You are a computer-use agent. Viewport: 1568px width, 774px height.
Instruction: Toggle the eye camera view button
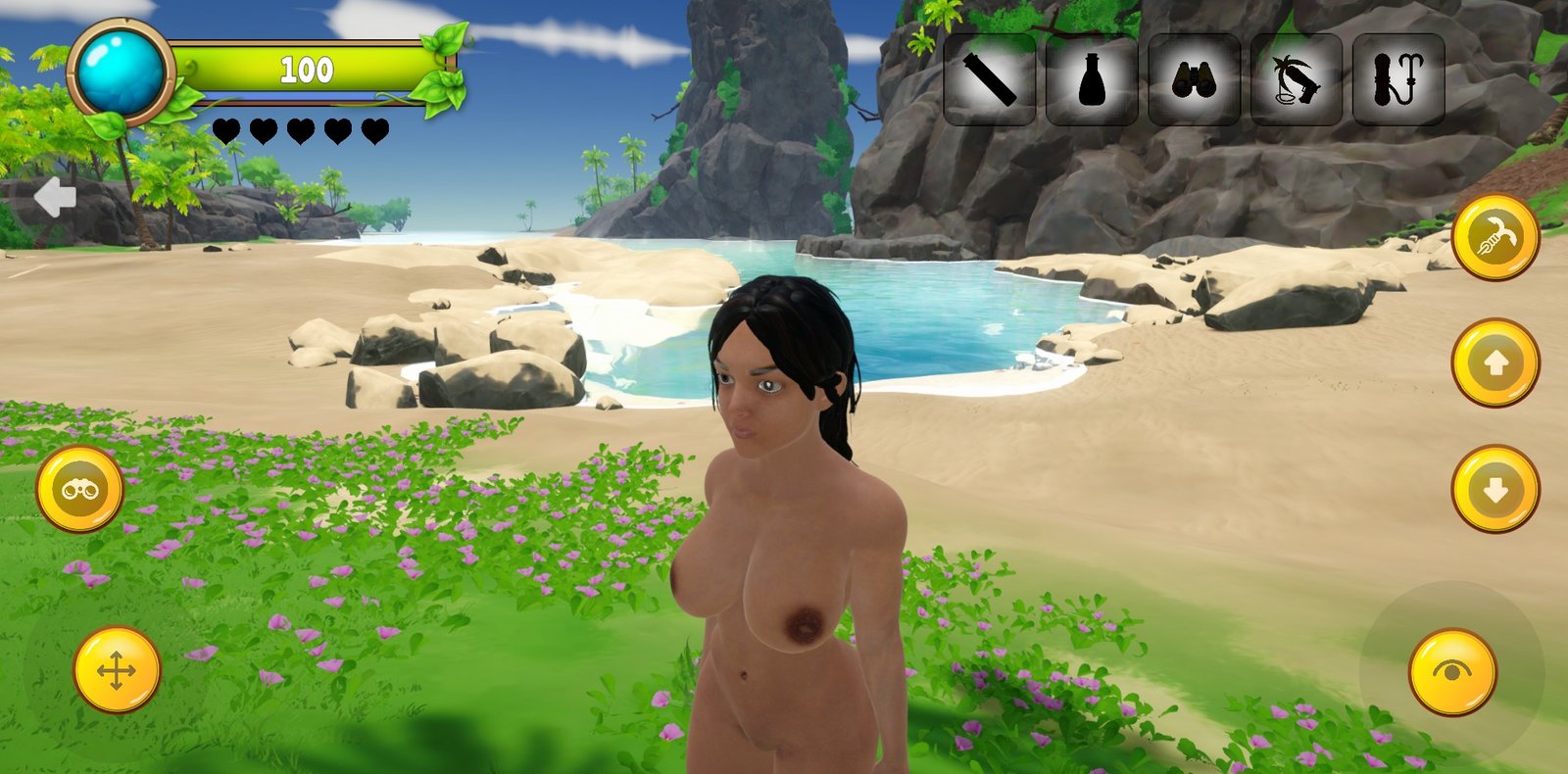[x=1451, y=673]
